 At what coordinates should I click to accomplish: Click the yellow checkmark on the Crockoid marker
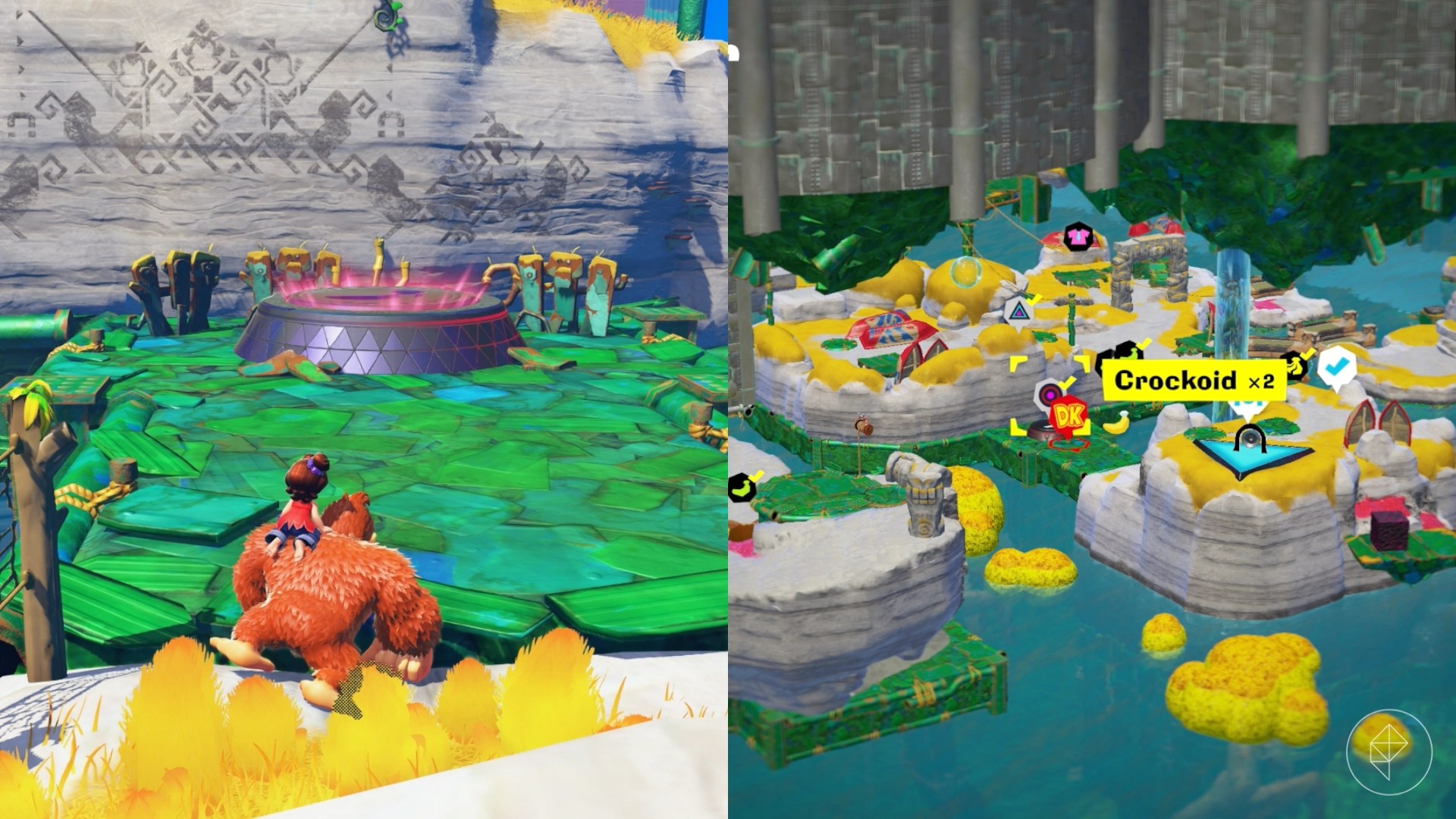(1143, 345)
